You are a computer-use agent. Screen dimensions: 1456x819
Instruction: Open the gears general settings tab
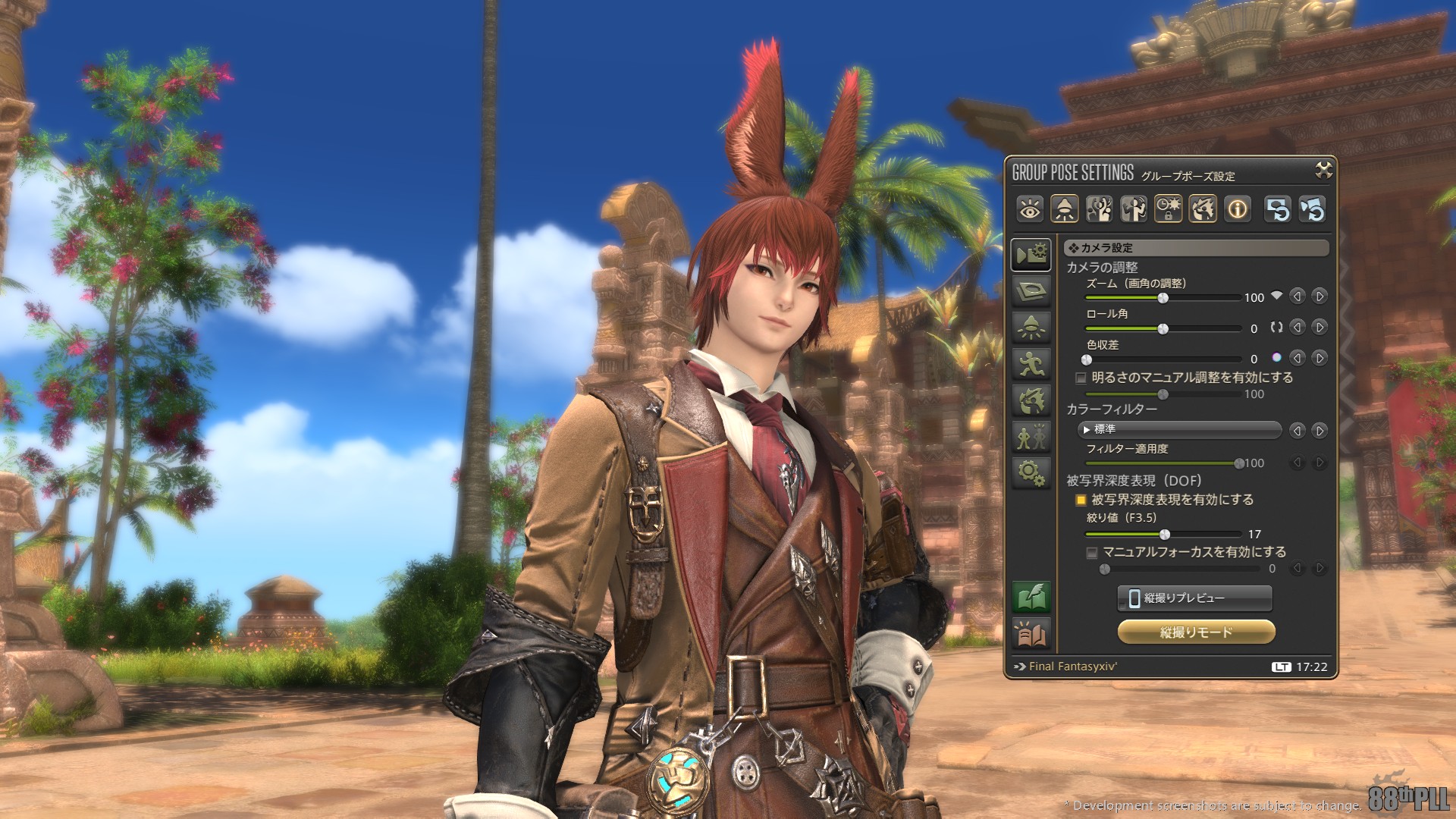pyautogui.click(x=1031, y=473)
